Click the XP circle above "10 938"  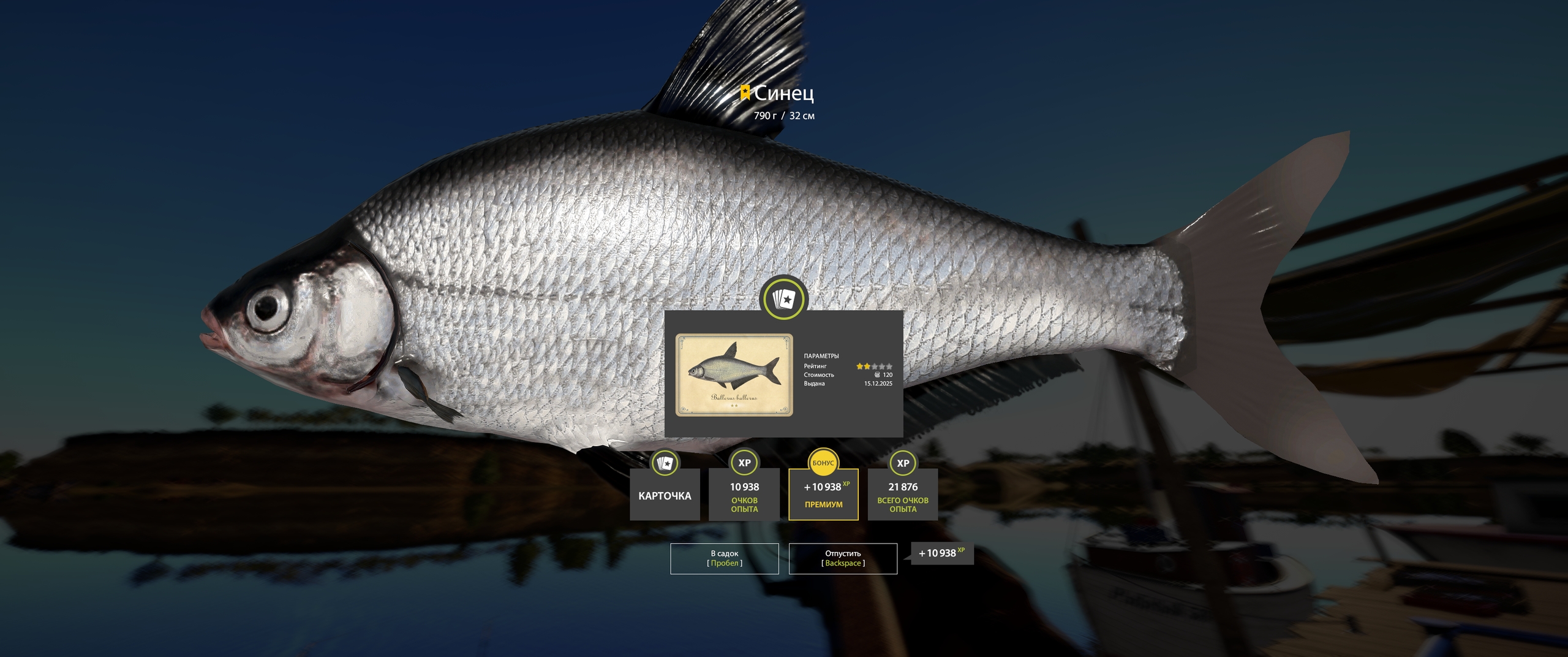[744, 464]
